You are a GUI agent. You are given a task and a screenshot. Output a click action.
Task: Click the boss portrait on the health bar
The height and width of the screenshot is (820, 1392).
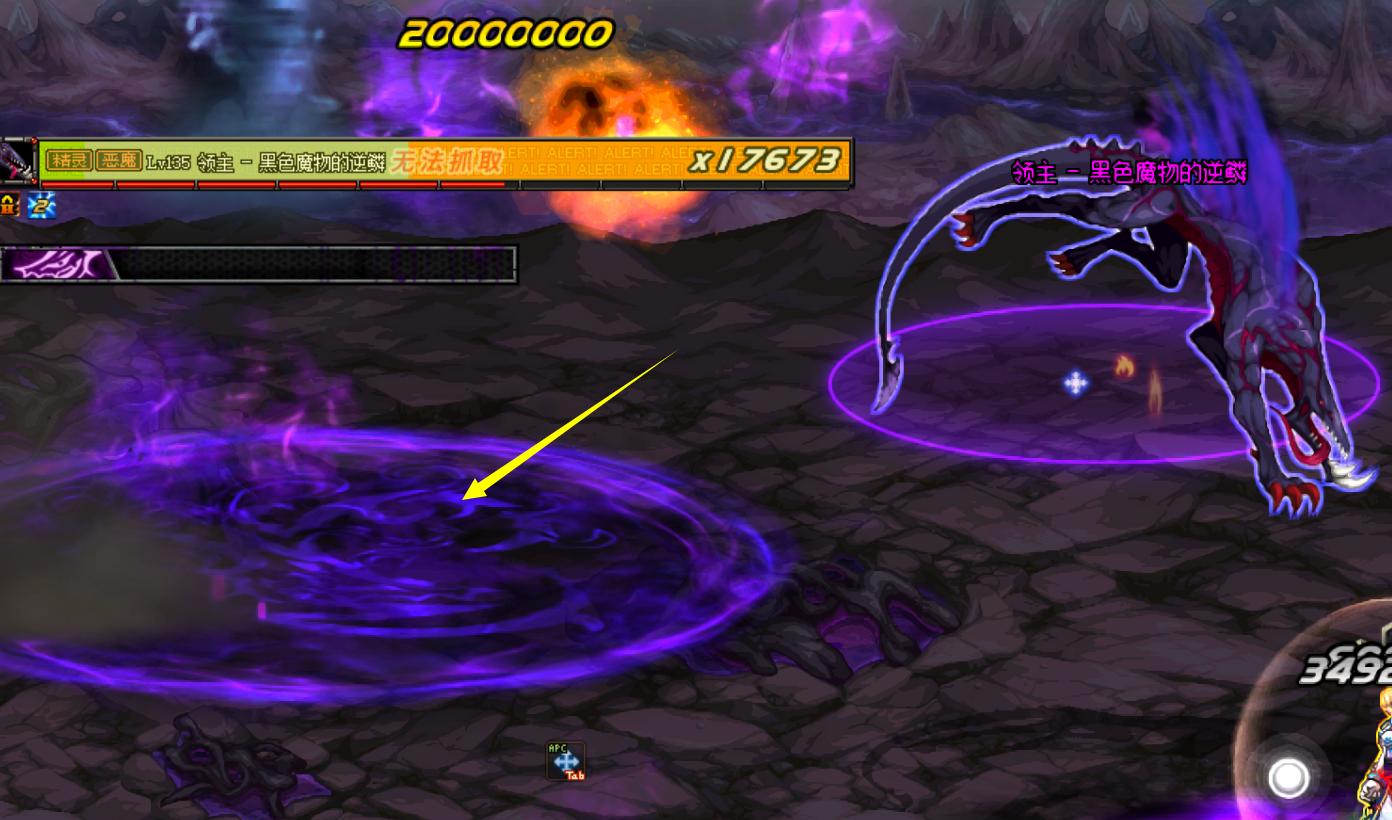[x=18, y=161]
